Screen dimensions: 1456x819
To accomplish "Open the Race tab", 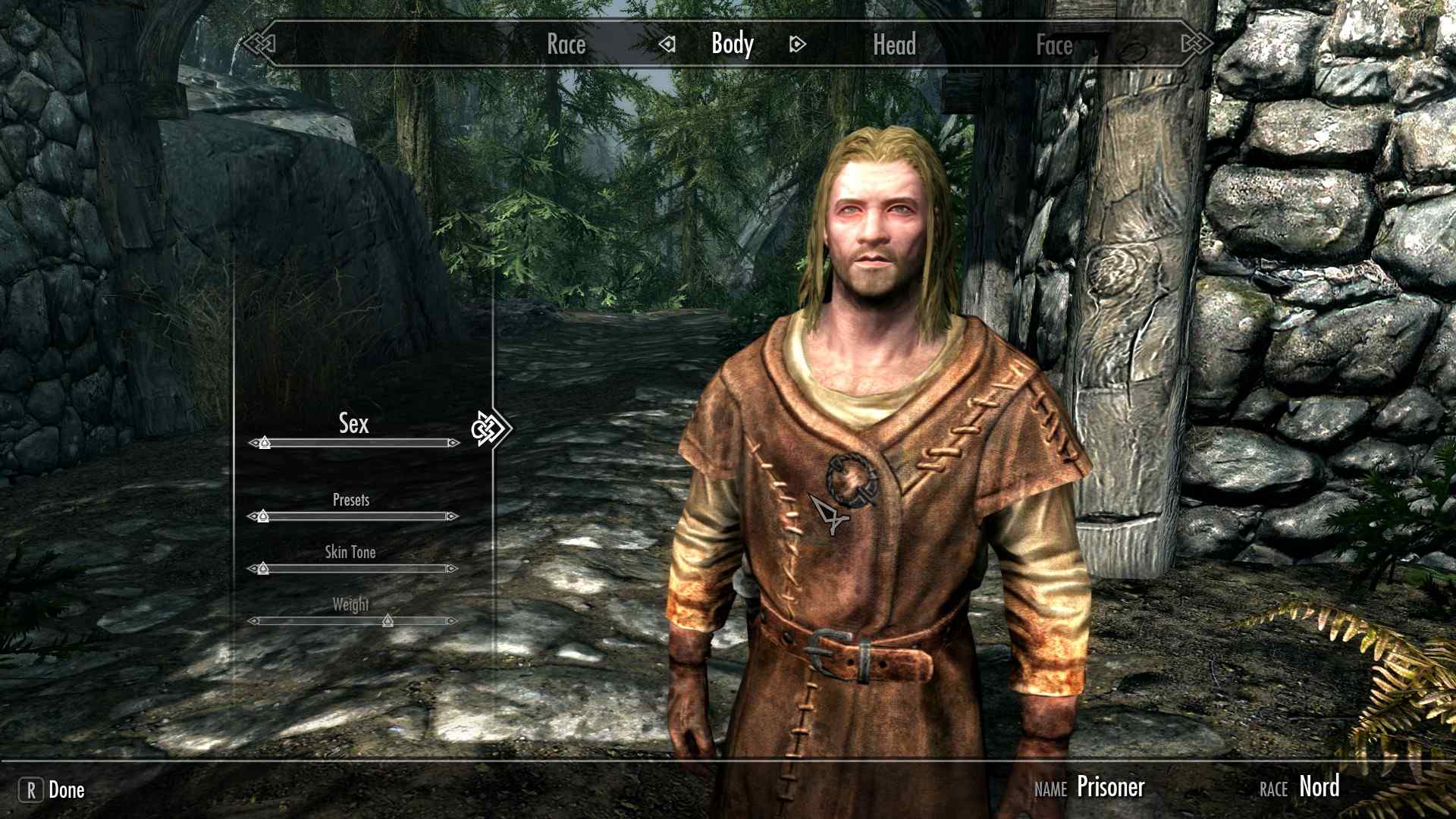I will click(x=566, y=44).
